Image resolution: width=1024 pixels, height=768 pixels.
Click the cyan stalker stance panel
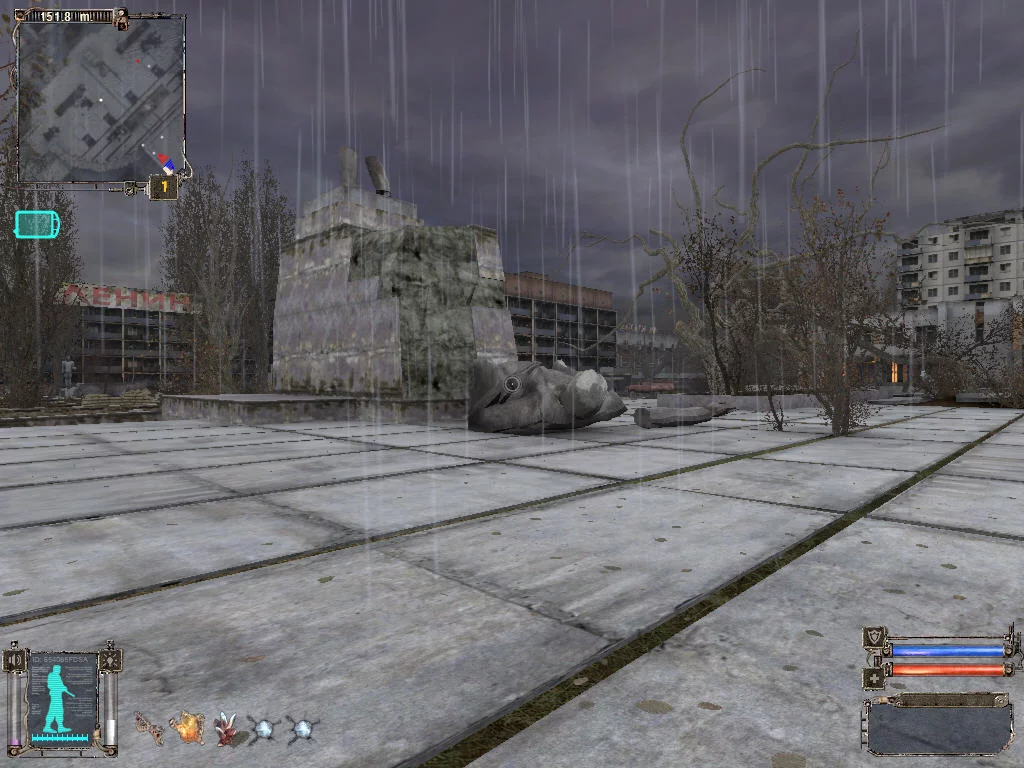point(63,698)
